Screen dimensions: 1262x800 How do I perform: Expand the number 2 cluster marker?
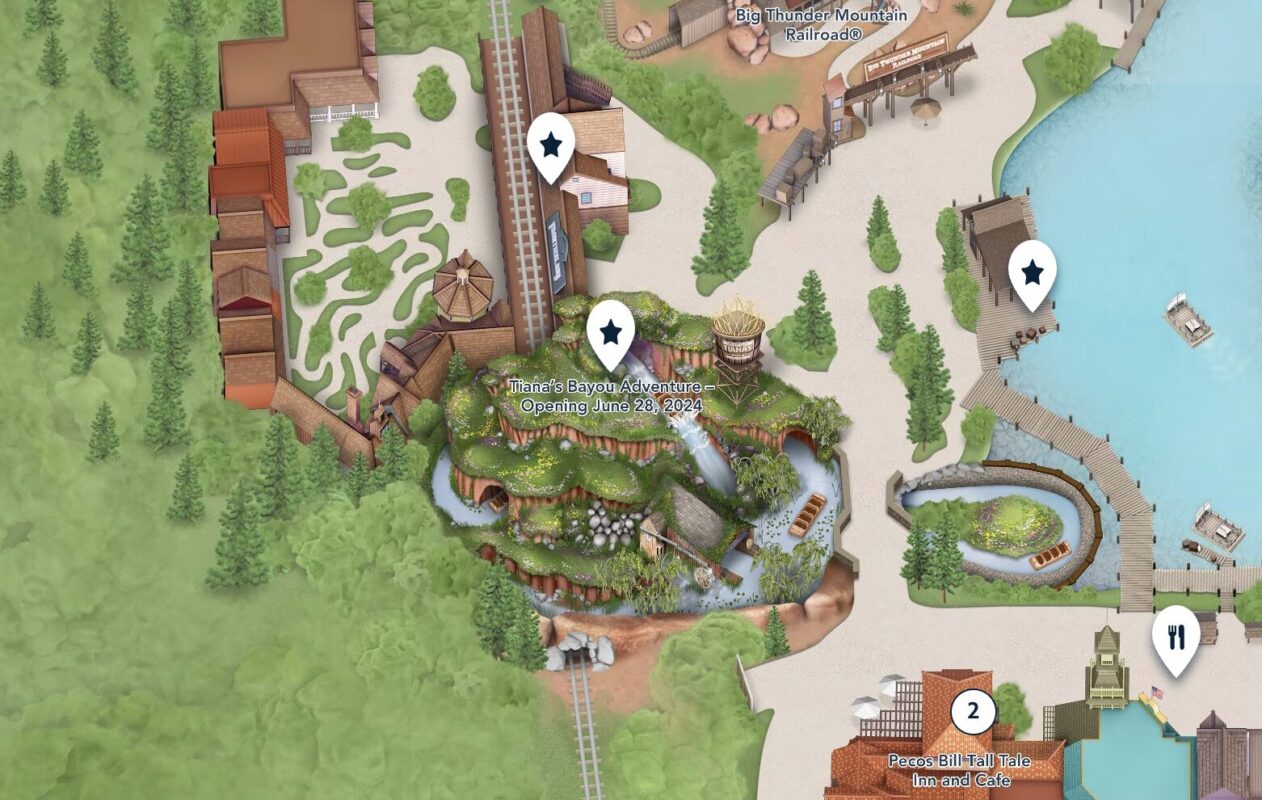point(972,712)
